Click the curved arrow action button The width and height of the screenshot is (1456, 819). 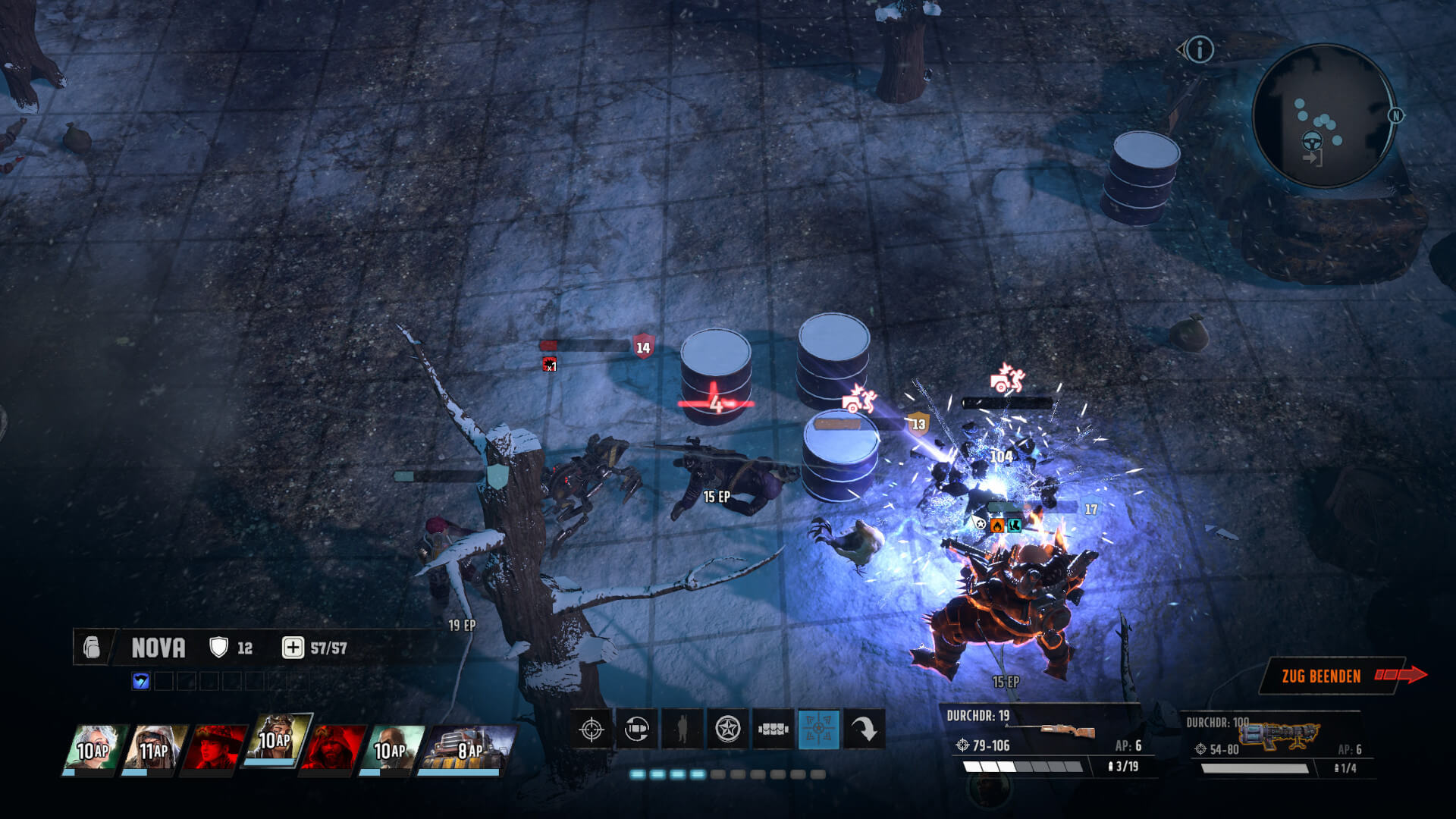click(864, 730)
